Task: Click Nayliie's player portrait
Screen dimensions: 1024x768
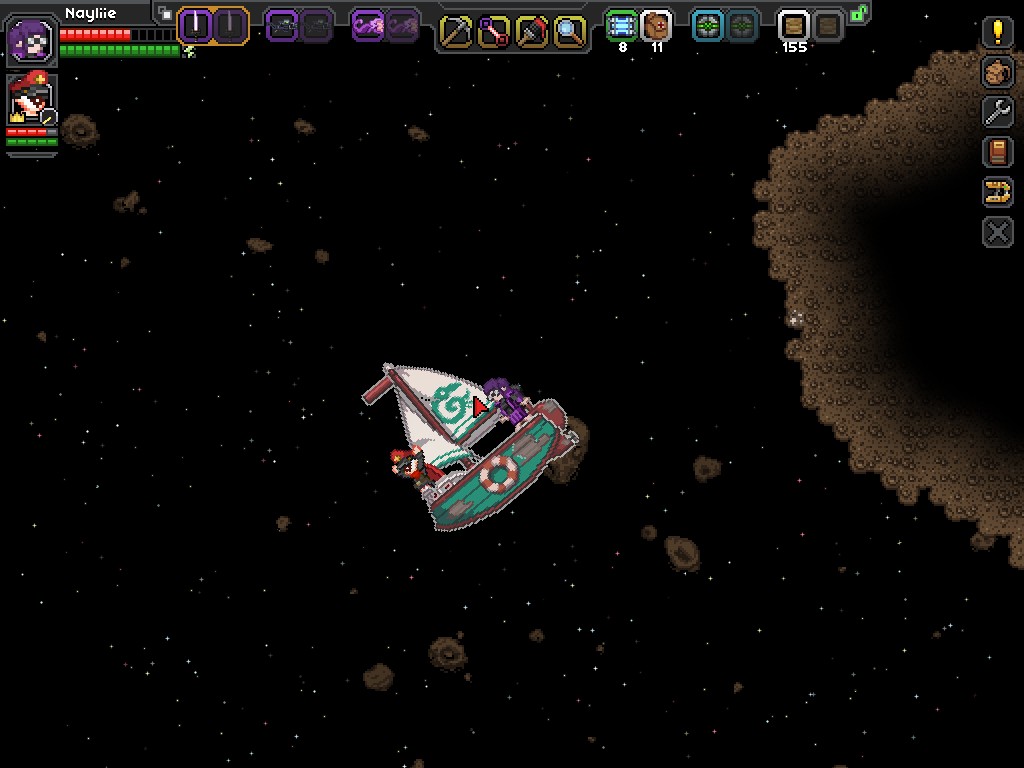Action: tap(31, 41)
